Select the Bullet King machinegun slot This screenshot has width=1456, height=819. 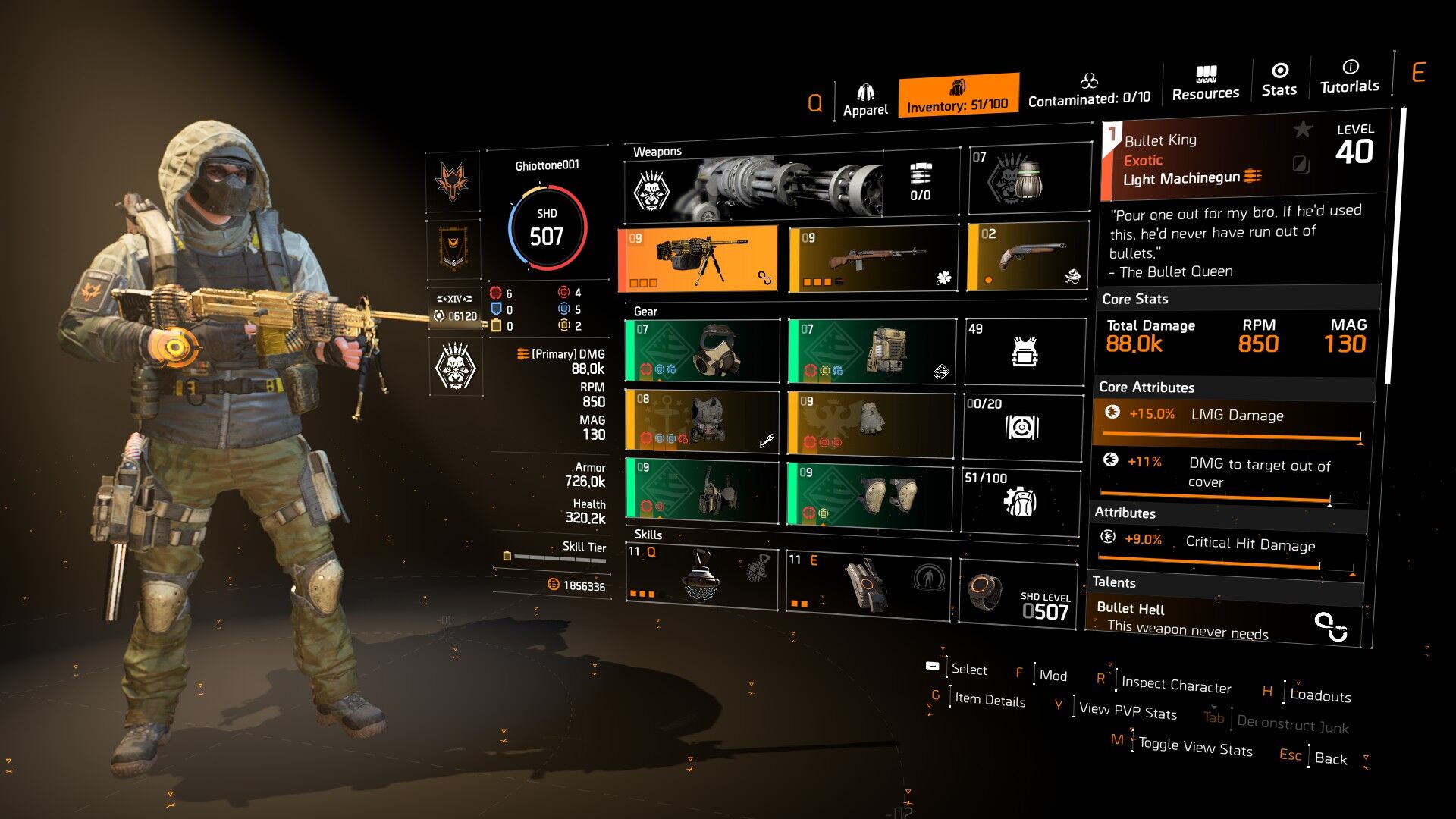click(x=698, y=259)
